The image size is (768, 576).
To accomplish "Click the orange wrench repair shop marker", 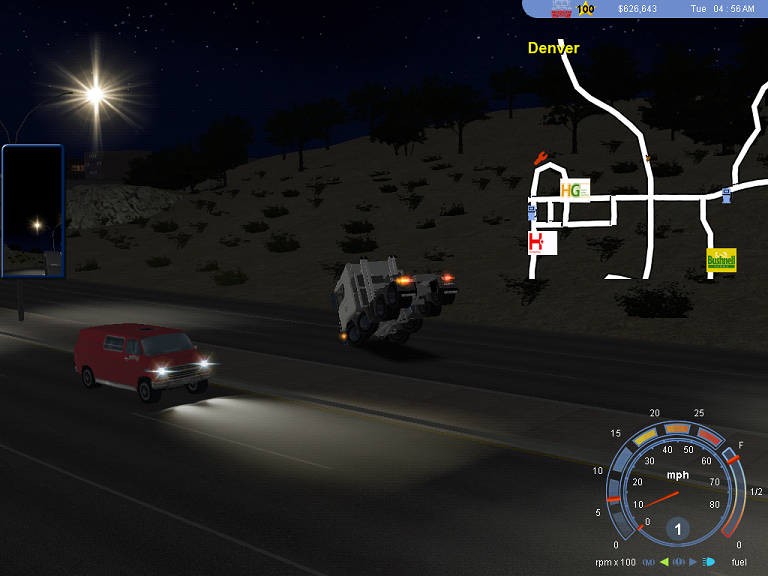I will point(542,157).
